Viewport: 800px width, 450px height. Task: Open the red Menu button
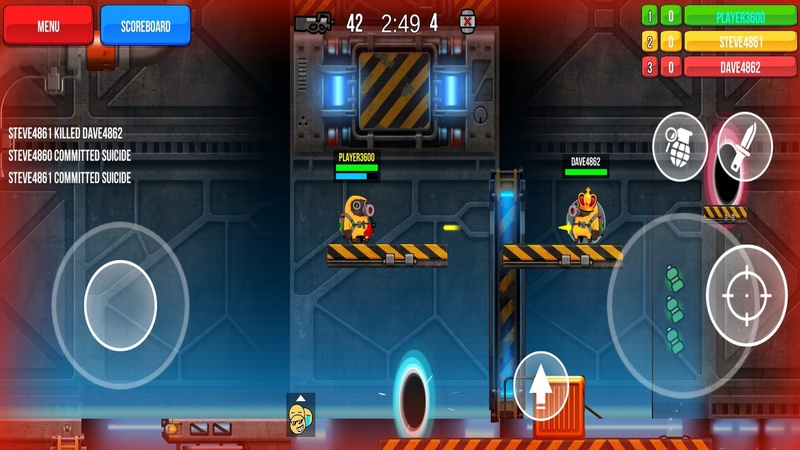(48, 26)
